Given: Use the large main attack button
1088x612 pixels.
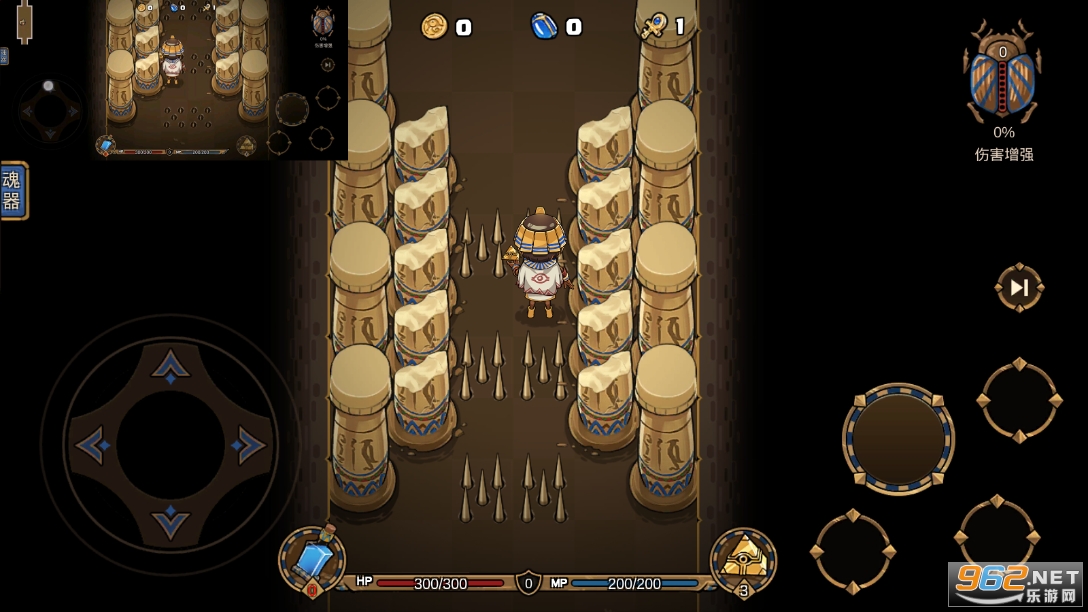Looking at the screenshot, I should [x=898, y=438].
